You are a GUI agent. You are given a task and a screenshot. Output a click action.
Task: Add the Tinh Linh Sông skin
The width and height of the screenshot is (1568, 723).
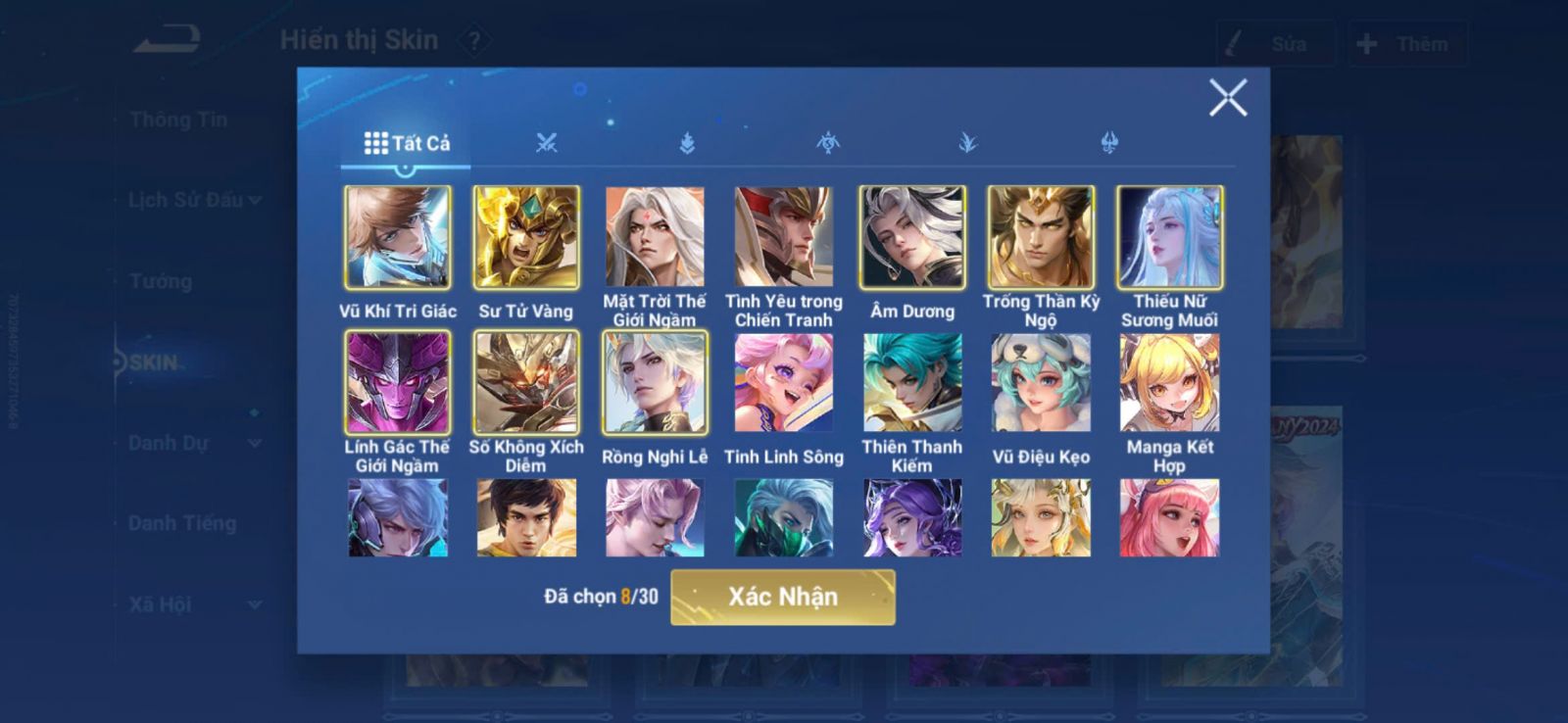tap(783, 383)
